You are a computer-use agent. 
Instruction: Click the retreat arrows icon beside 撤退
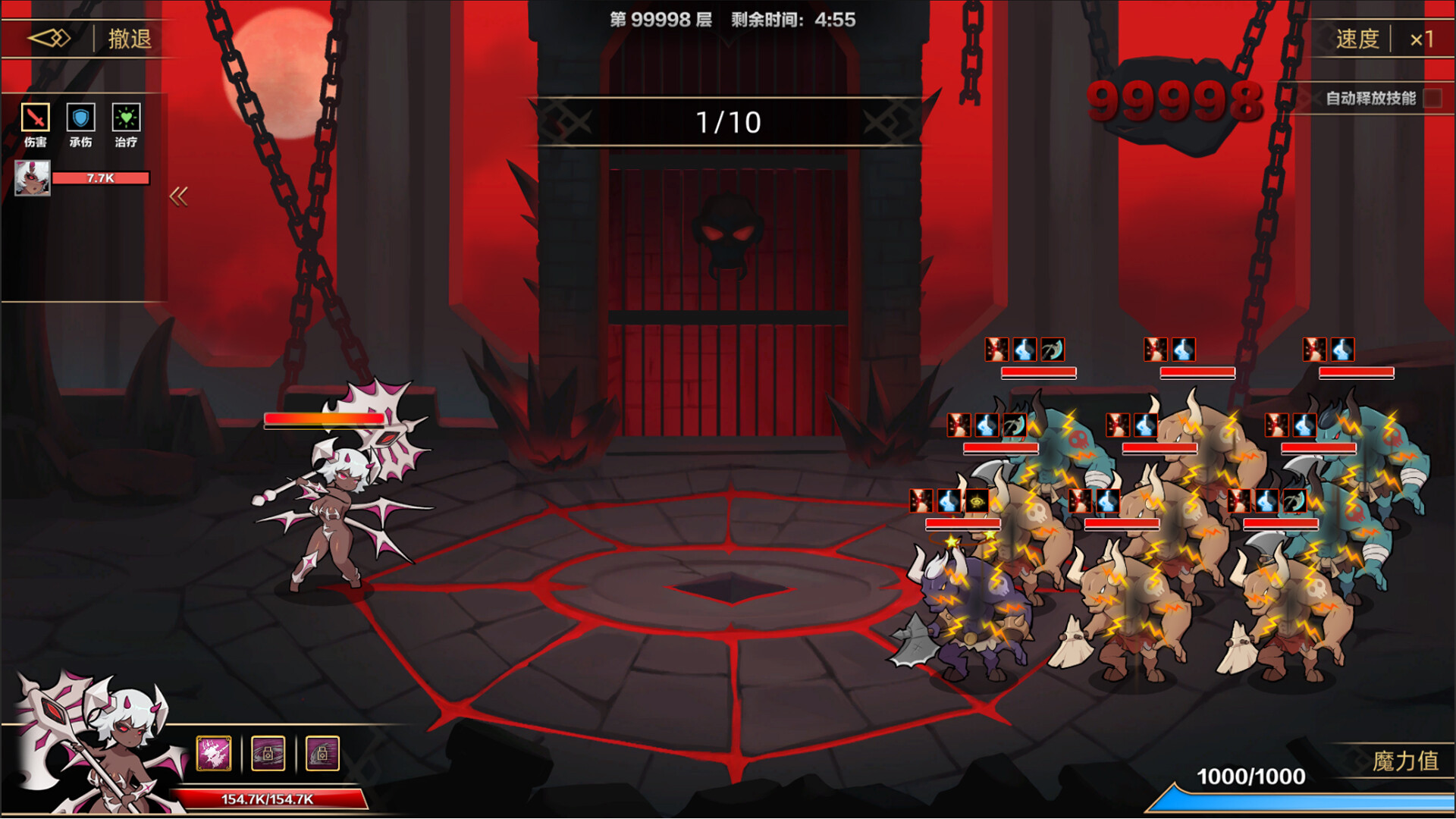[49, 37]
